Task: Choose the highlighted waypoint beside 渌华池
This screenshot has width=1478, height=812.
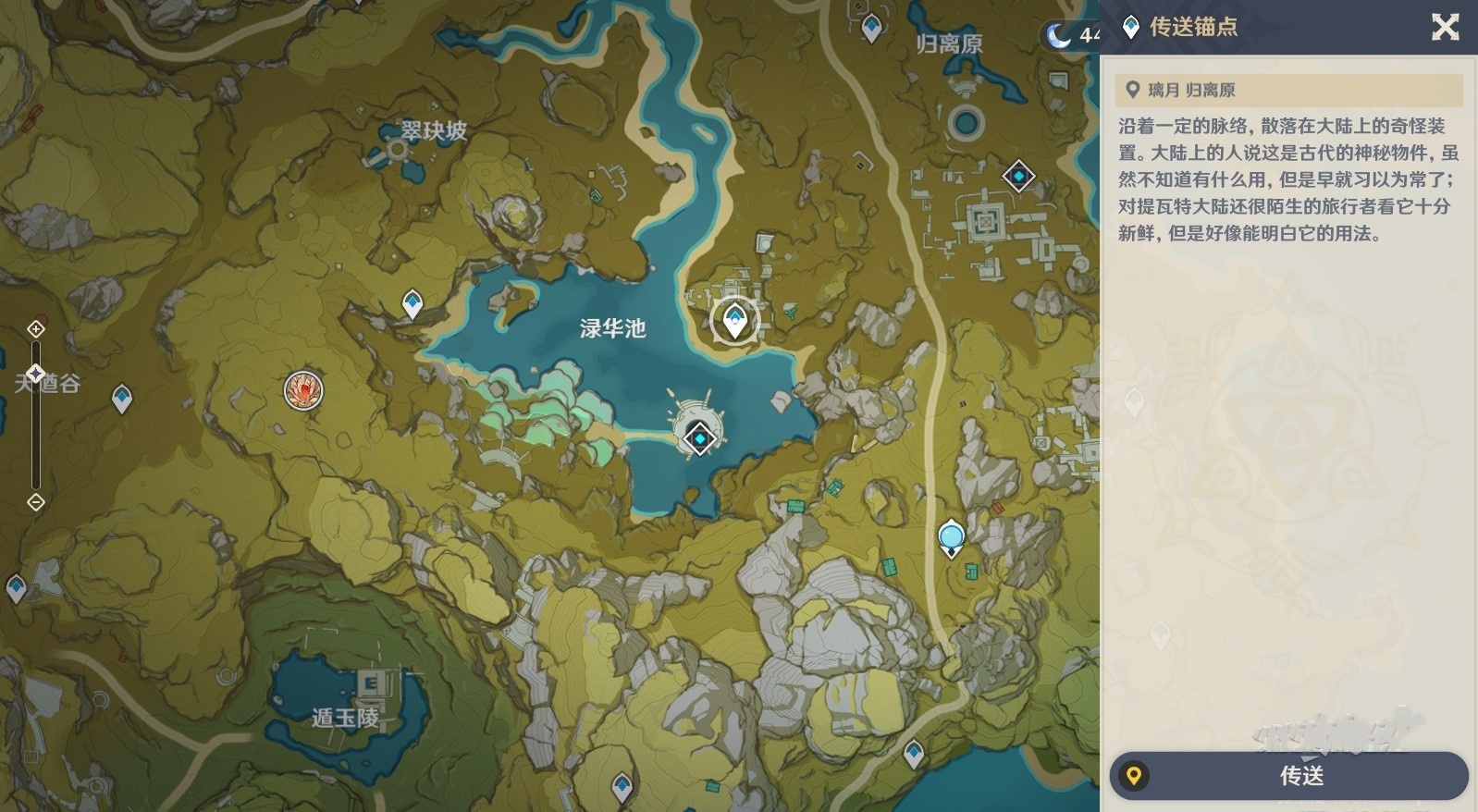Action: (734, 321)
